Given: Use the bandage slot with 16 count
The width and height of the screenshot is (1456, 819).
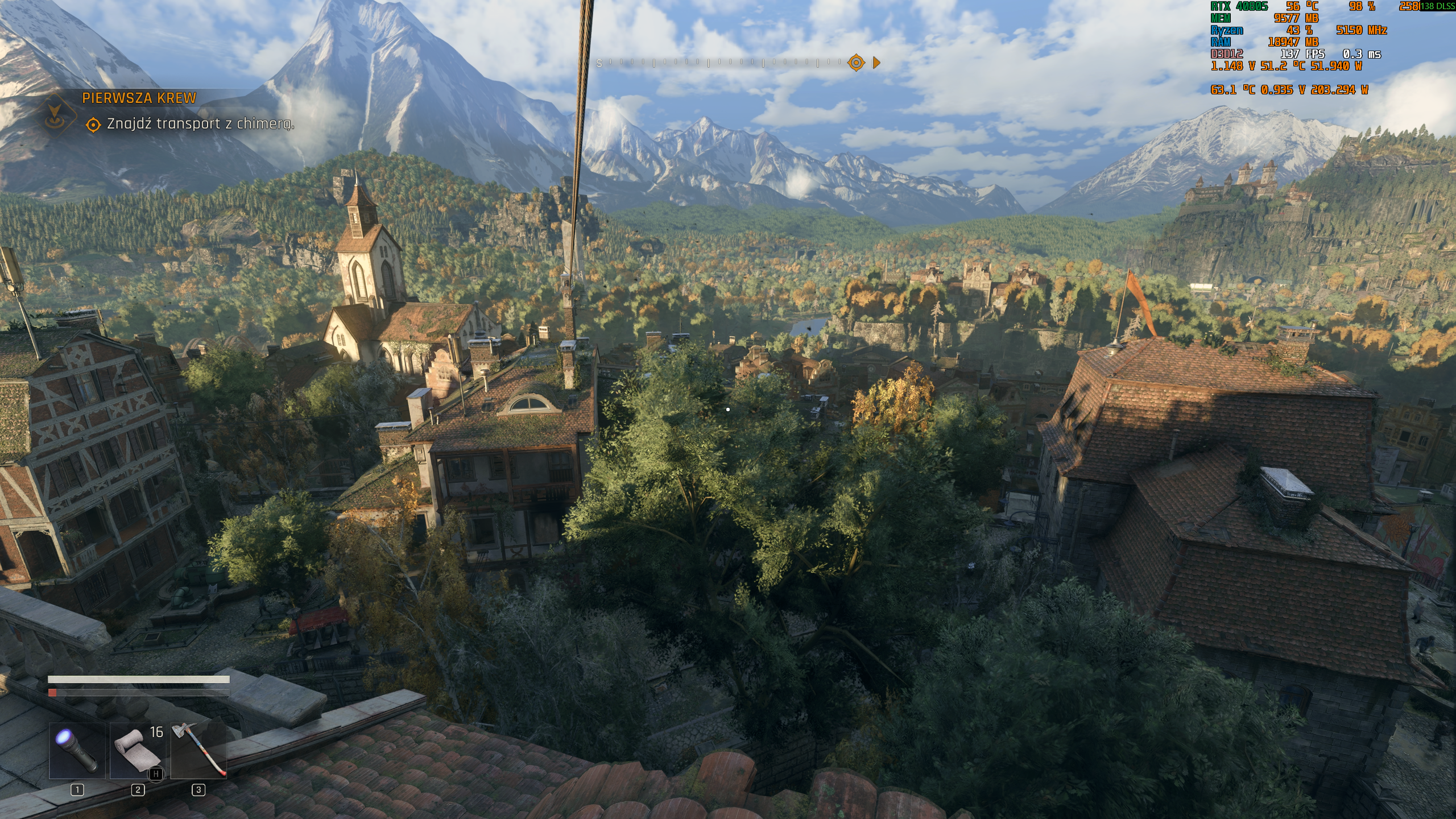Looking at the screenshot, I should [138, 751].
